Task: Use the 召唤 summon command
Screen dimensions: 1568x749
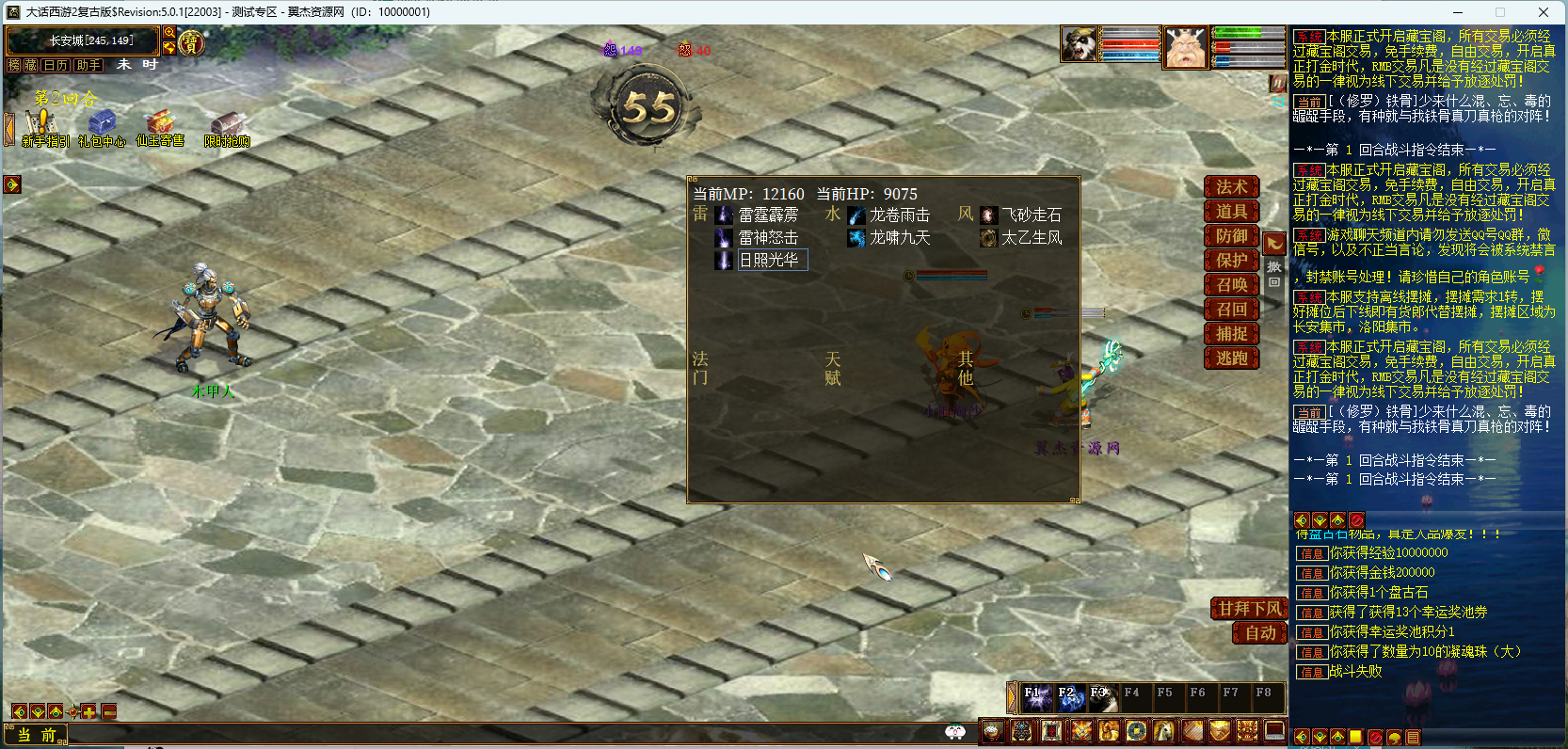Action: 1231,285
